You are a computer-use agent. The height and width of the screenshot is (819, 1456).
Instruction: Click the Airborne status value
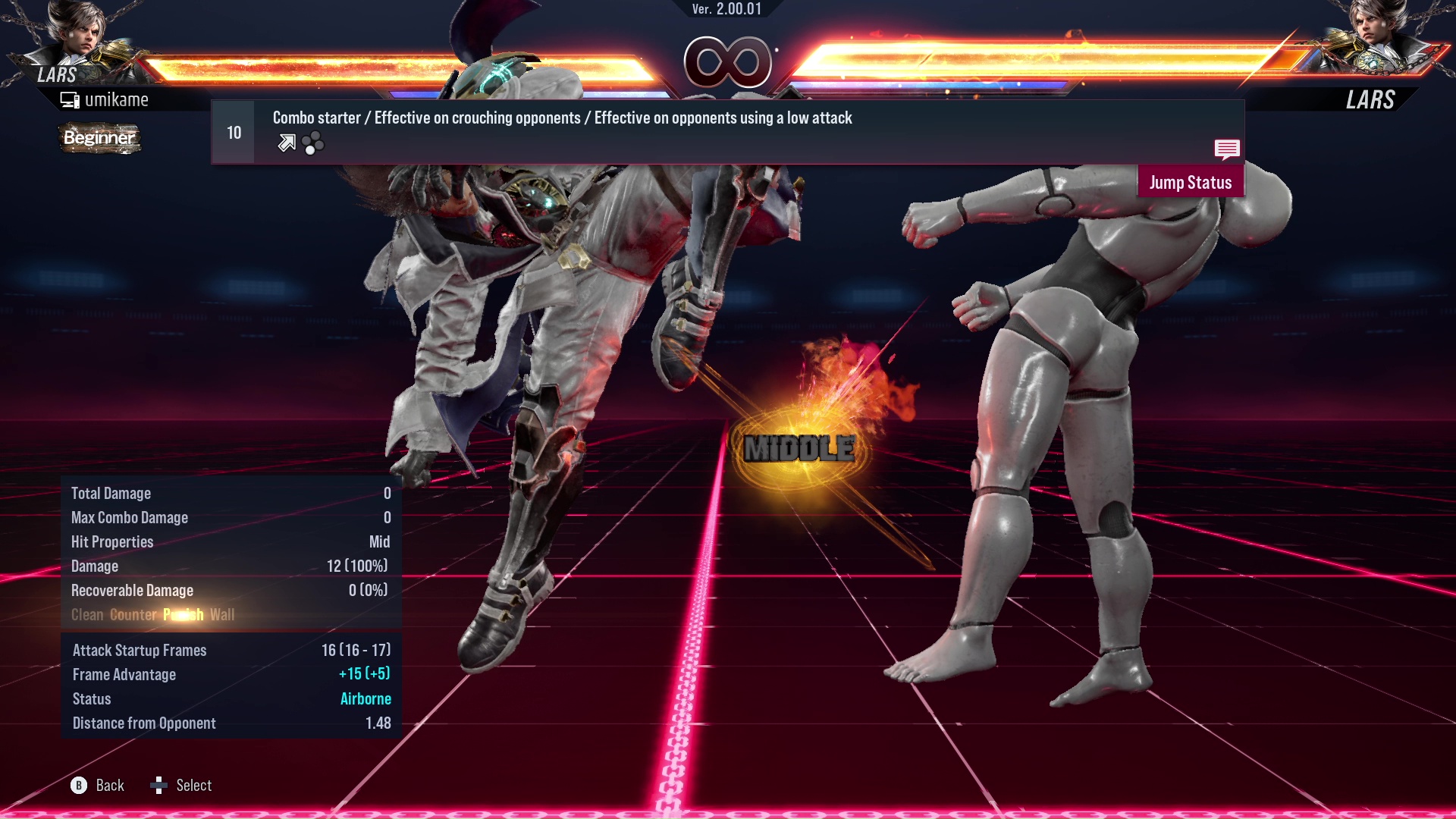pos(366,698)
